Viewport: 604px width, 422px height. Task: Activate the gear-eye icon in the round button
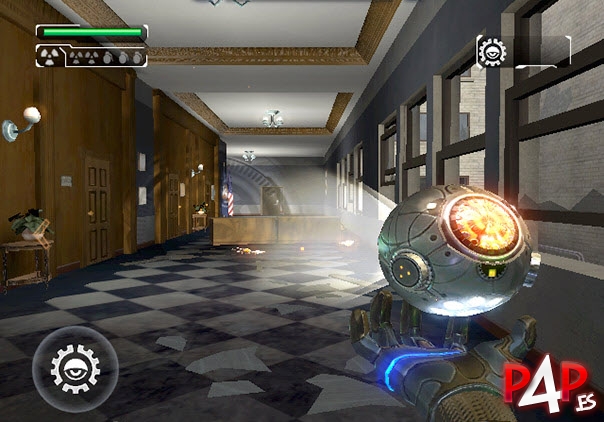(x=69, y=361)
